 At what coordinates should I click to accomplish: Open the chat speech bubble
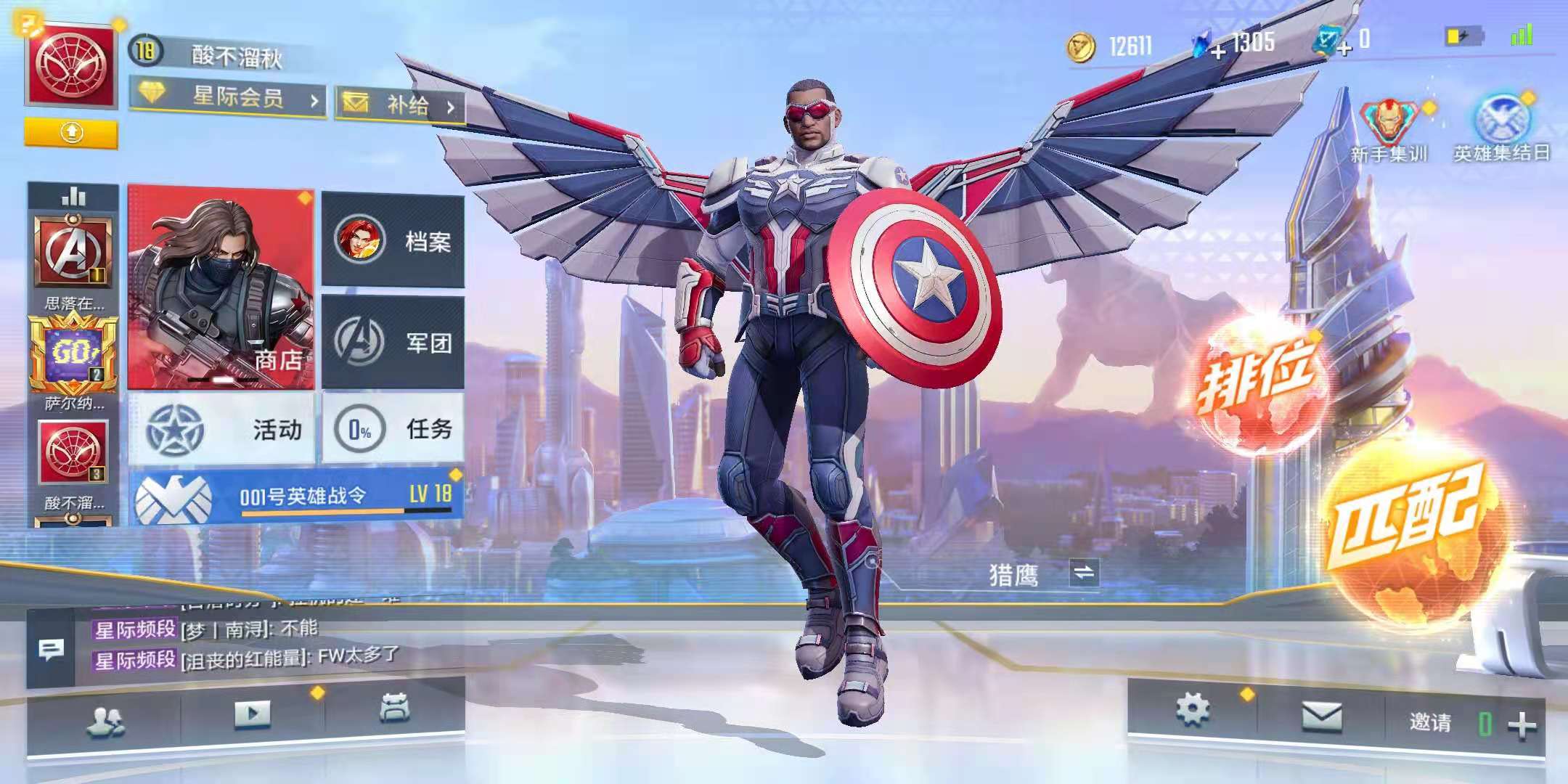50,650
